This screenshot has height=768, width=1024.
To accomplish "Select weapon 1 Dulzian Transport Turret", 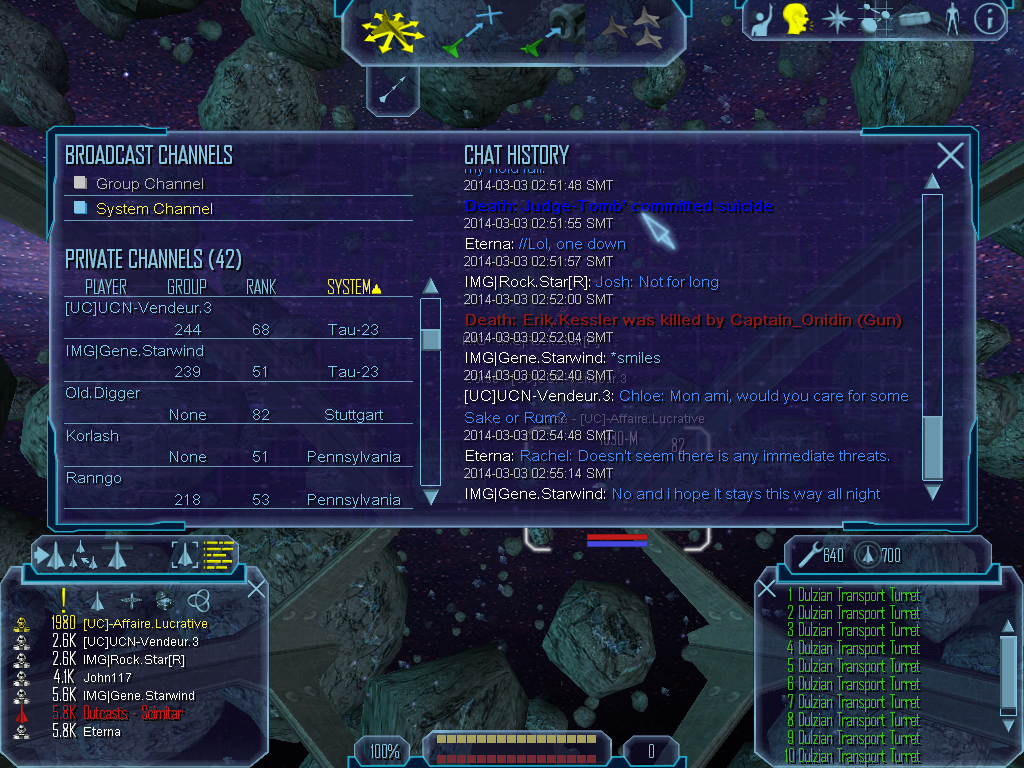I will pyautogui.click(x=853, y=596).
